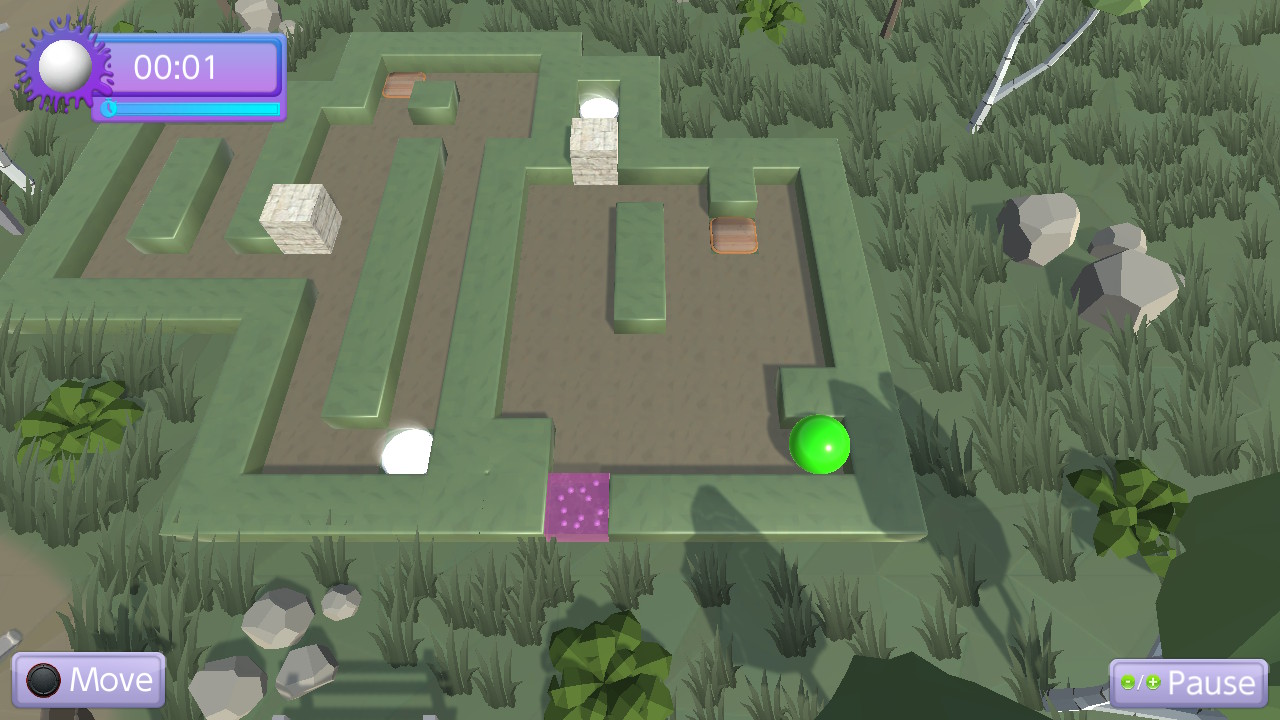Select the stone block near the maze top
Viewport: 1280px width, 720px height.
tap(592, 153)
